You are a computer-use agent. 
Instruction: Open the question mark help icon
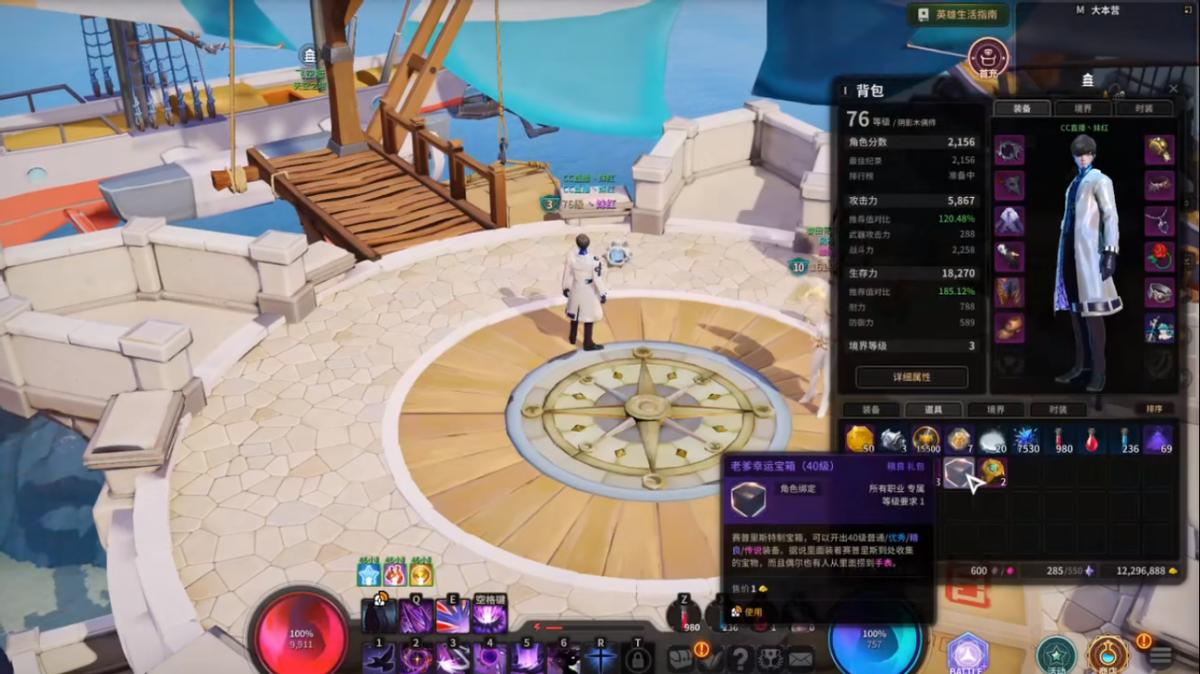740,658
